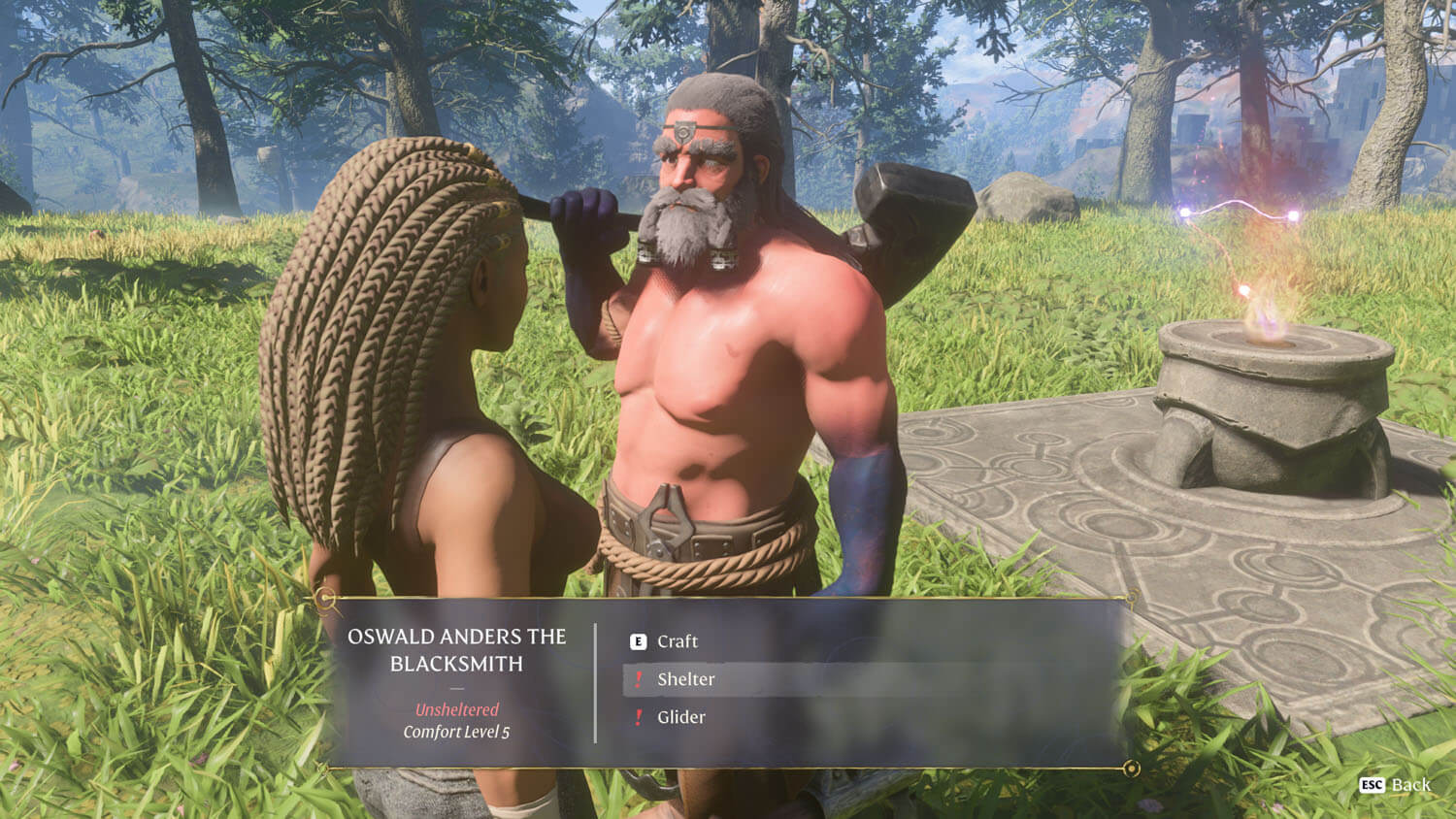Viewport: 1456px width, 819px height.
Task: Click Back to leave the conversation
Action: (x=1409, y=785)
